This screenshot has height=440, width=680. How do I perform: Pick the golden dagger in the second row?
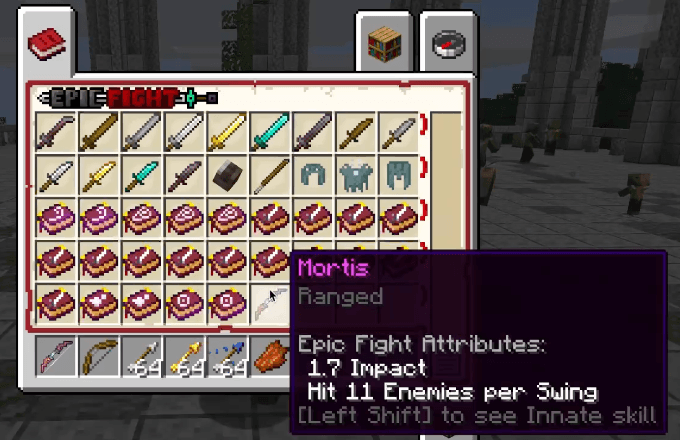98,176
